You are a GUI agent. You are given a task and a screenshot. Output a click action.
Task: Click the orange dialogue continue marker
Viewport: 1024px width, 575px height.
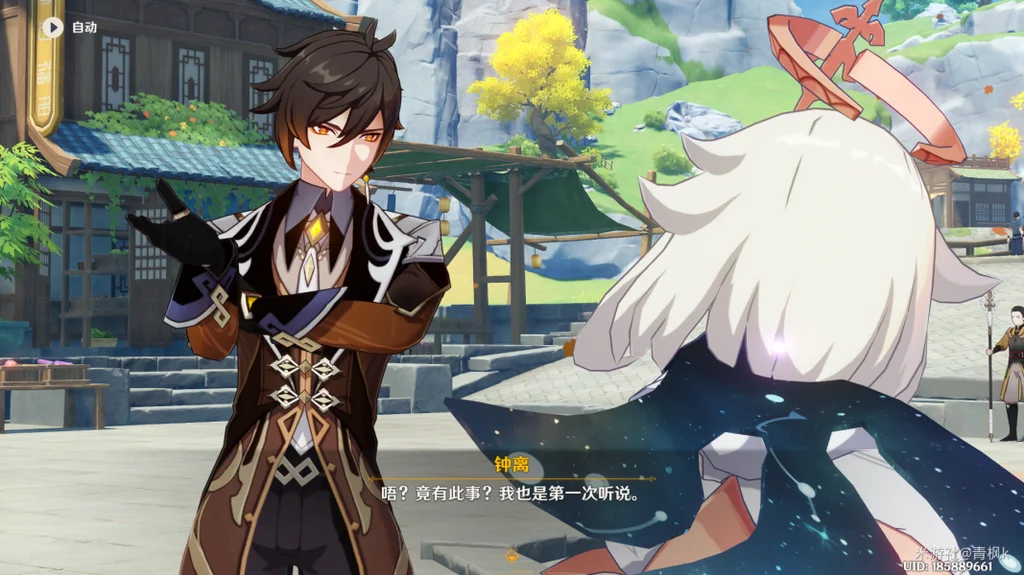[512, 556]
